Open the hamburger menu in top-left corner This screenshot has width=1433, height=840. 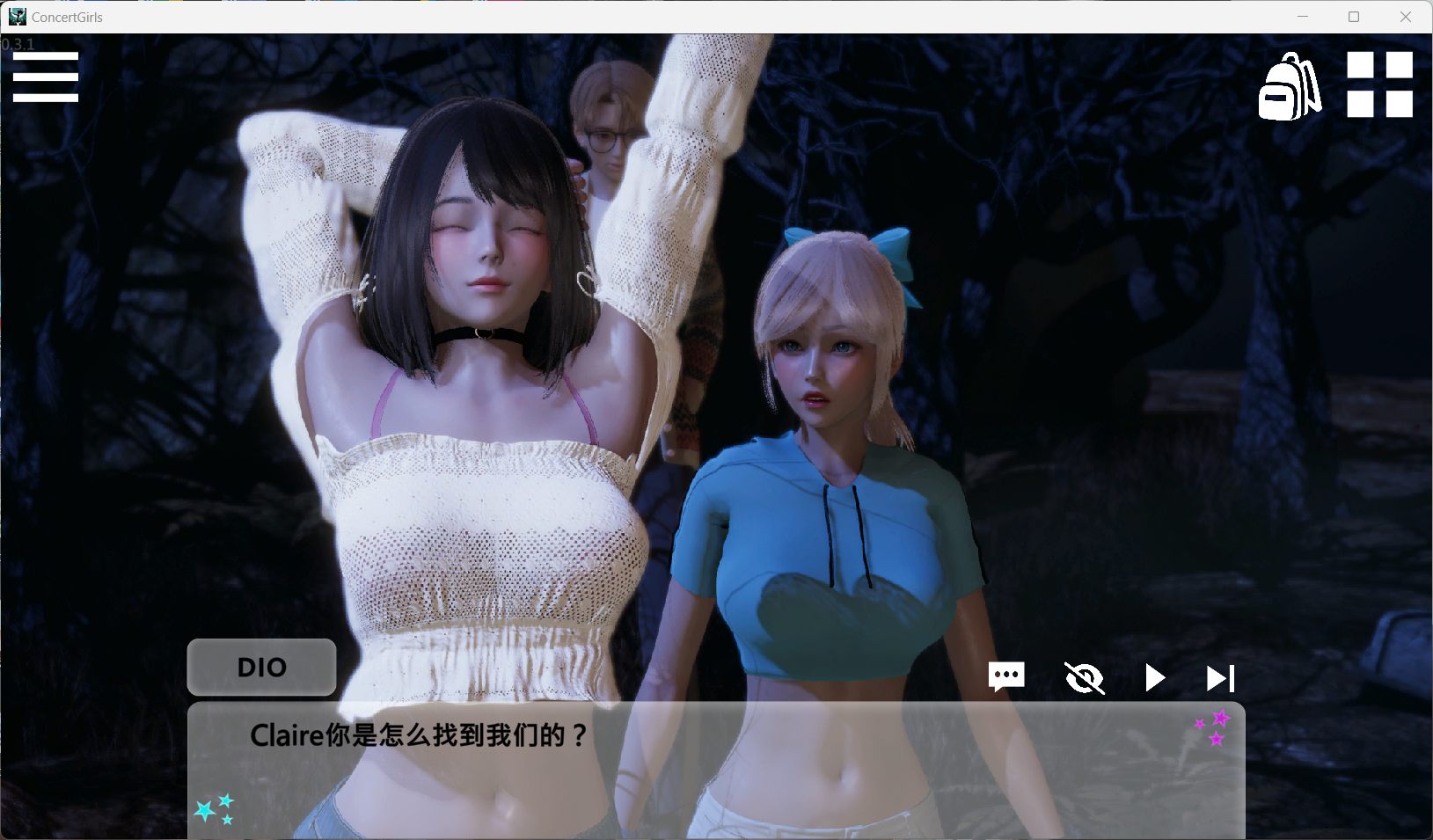(x=46, y=77)
